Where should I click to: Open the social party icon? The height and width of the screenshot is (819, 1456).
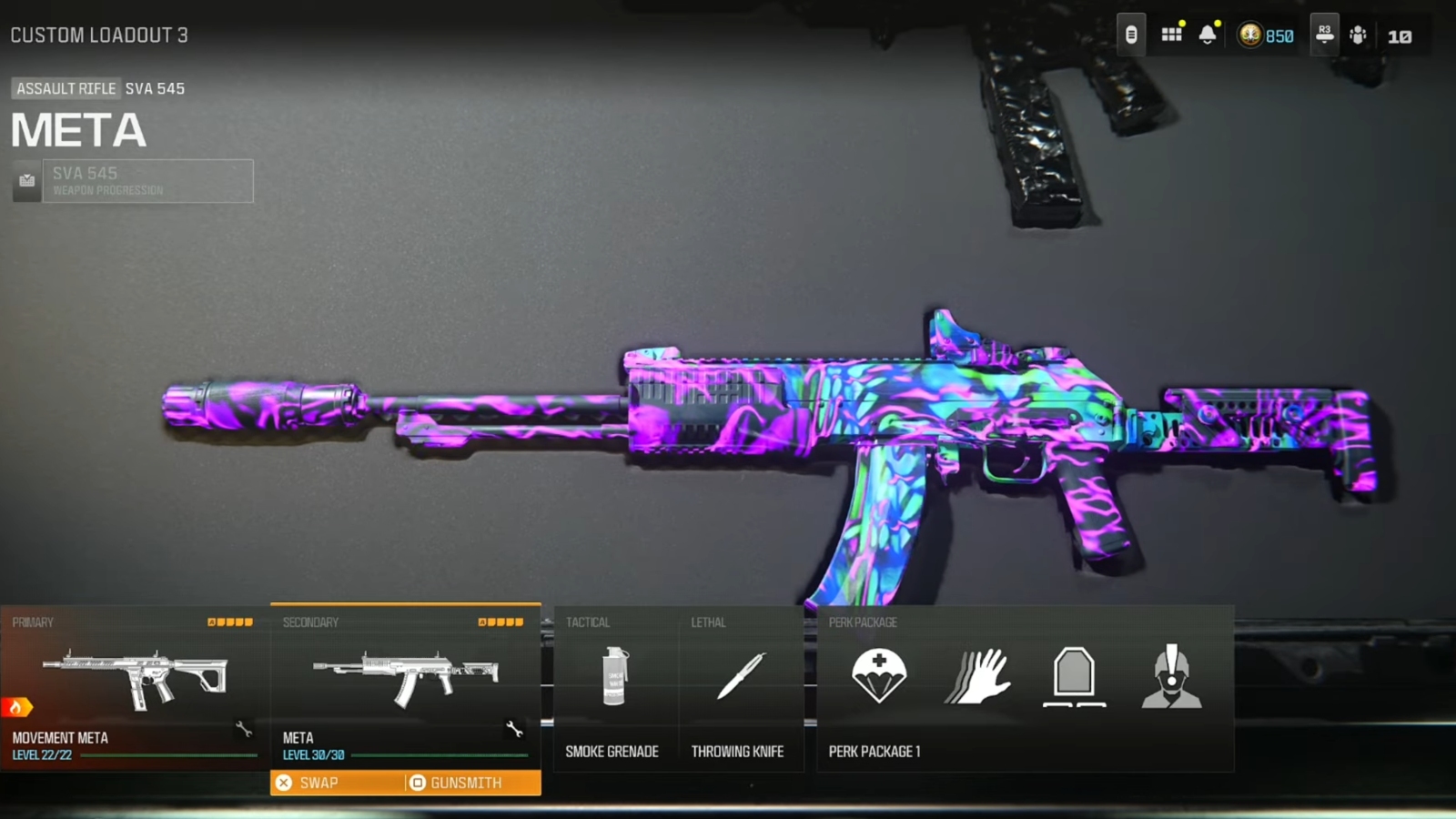1358,35
